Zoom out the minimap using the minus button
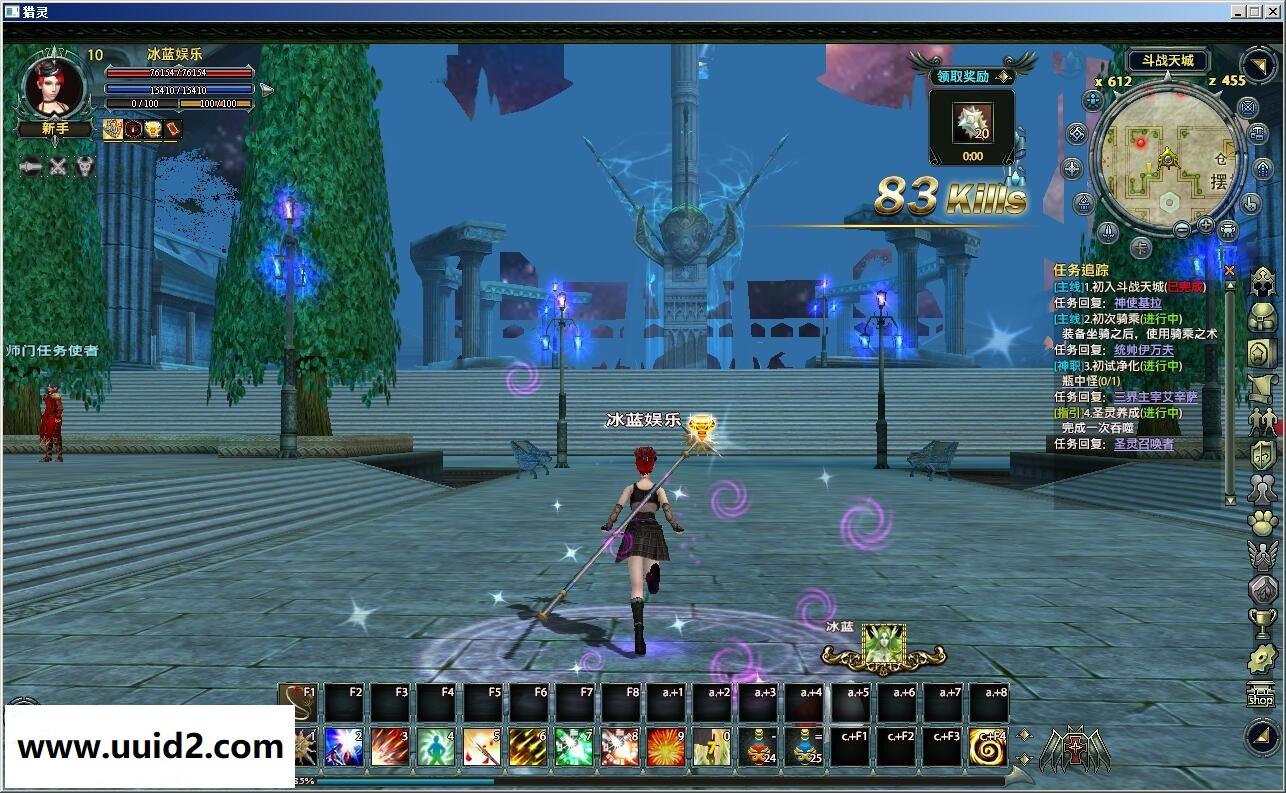The height and width of the screenshot is (793, 1286). (x=1182, y=229)
